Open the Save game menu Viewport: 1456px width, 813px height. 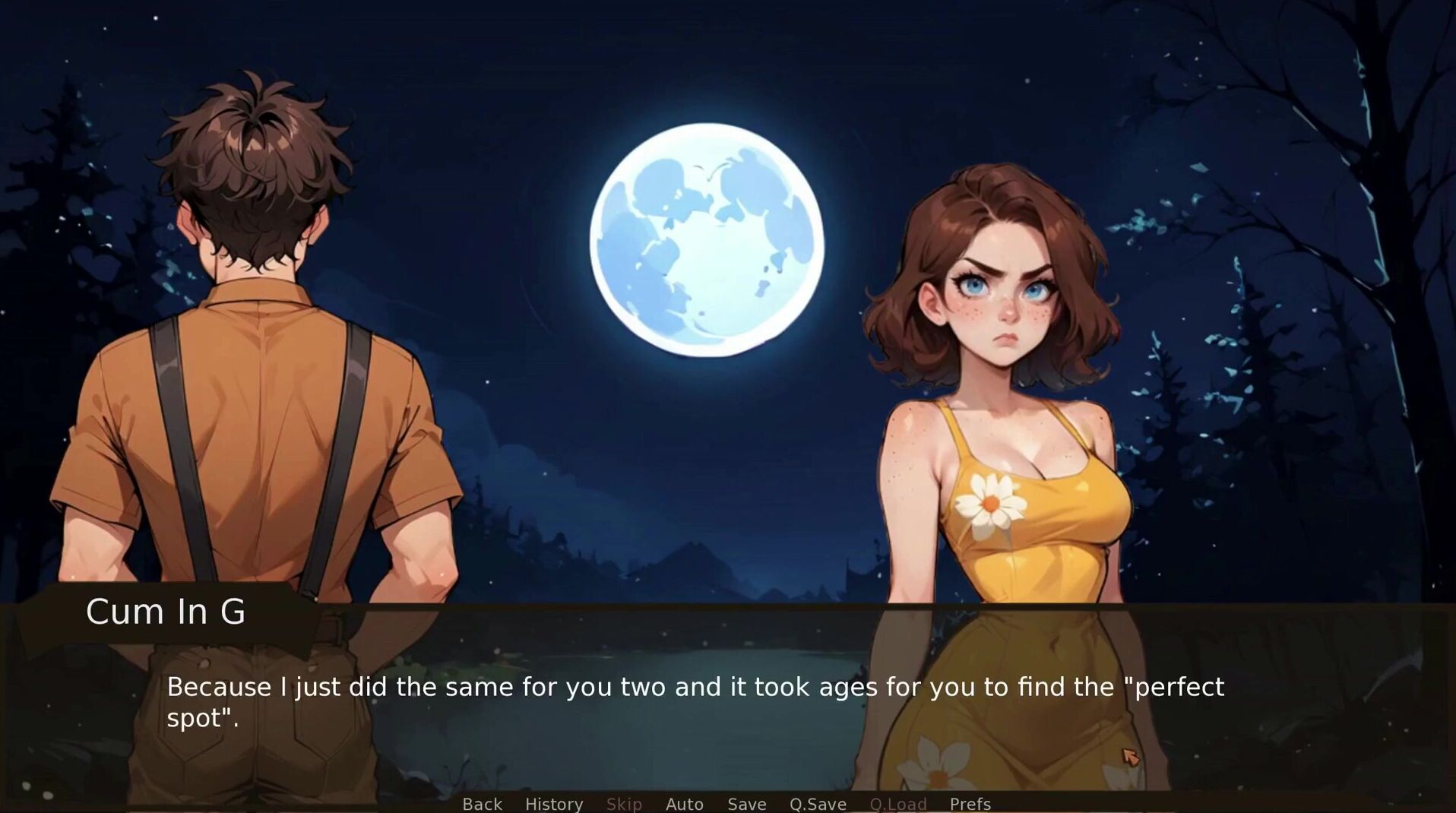coord(746,803)
